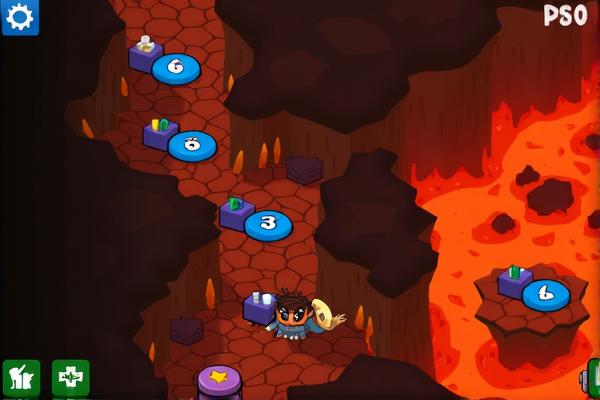Select the level node on the lava island

[545, 294]
